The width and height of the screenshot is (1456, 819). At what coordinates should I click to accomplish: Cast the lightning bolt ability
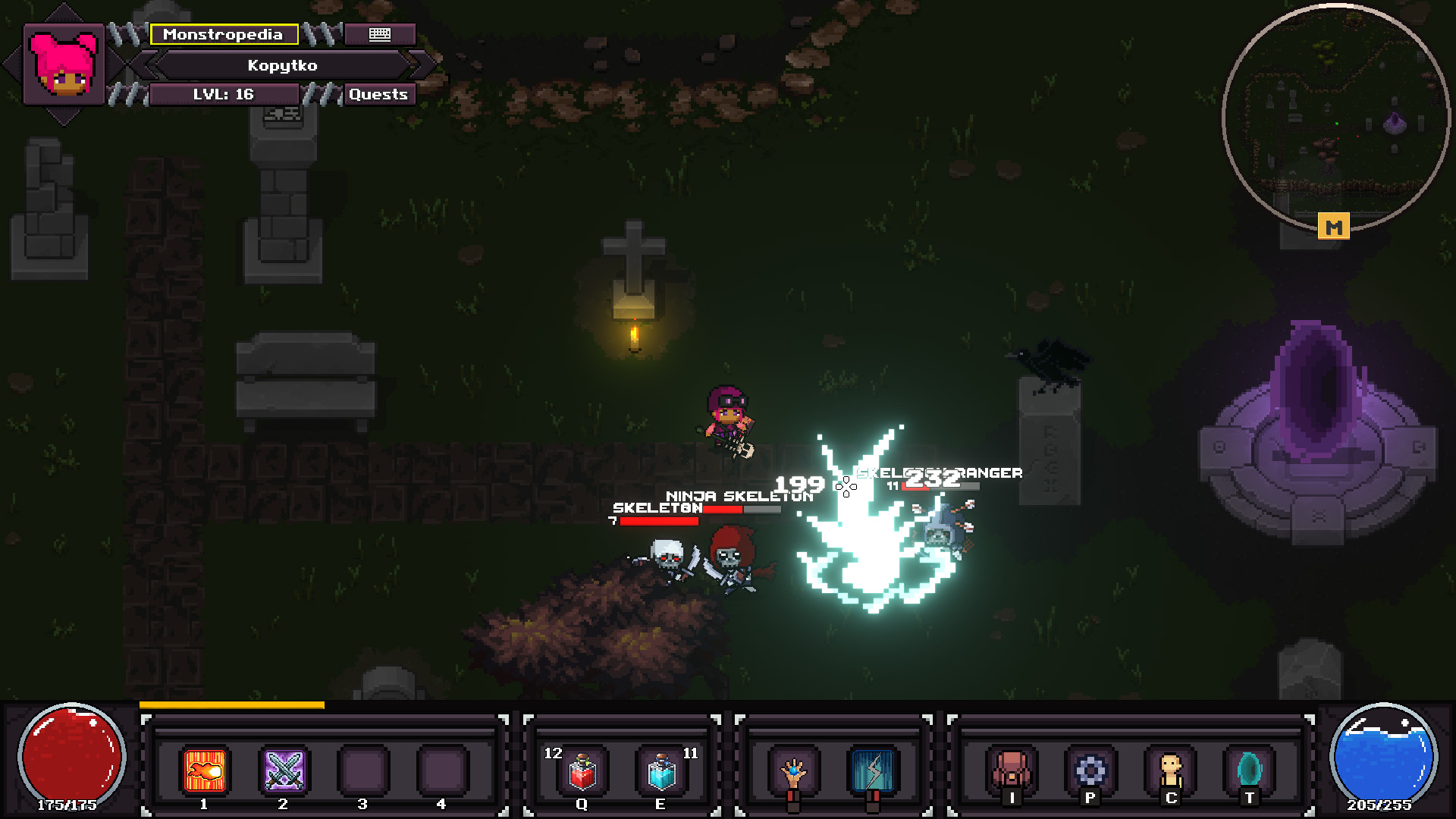(x=874, y=770)
